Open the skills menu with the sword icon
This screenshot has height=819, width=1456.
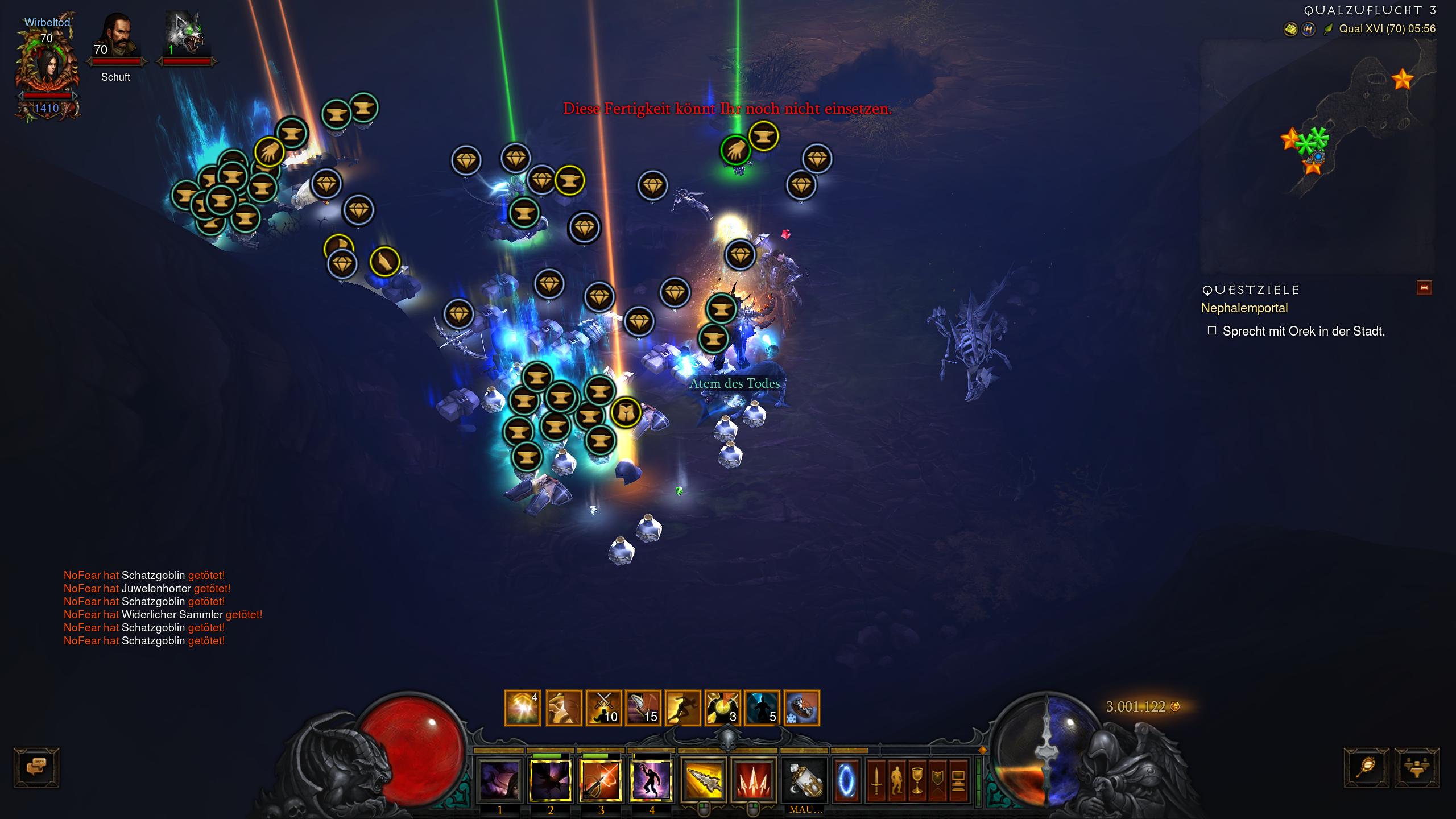(x=876, y=780)
